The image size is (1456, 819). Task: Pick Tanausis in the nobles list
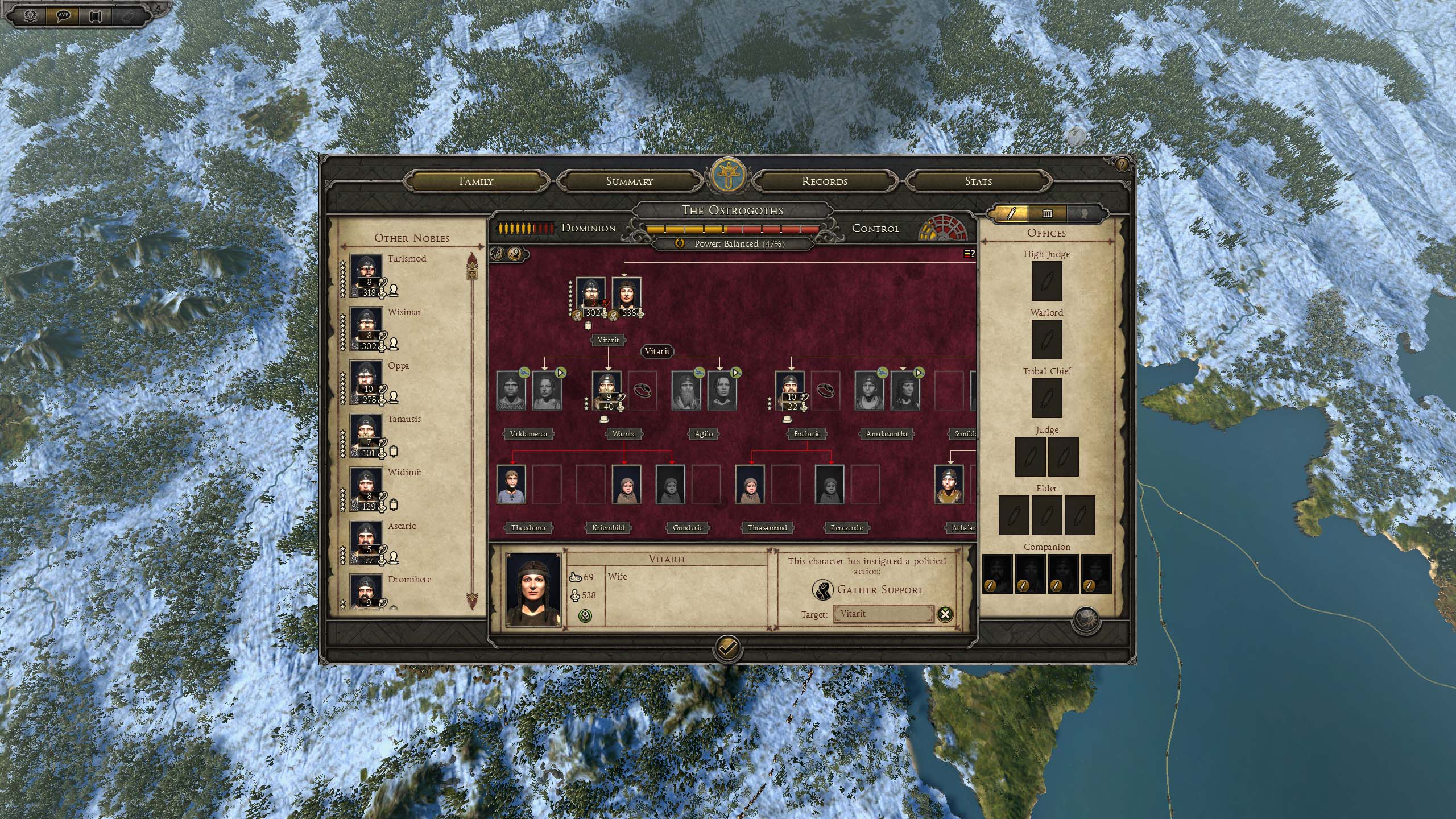coord(366,436)
